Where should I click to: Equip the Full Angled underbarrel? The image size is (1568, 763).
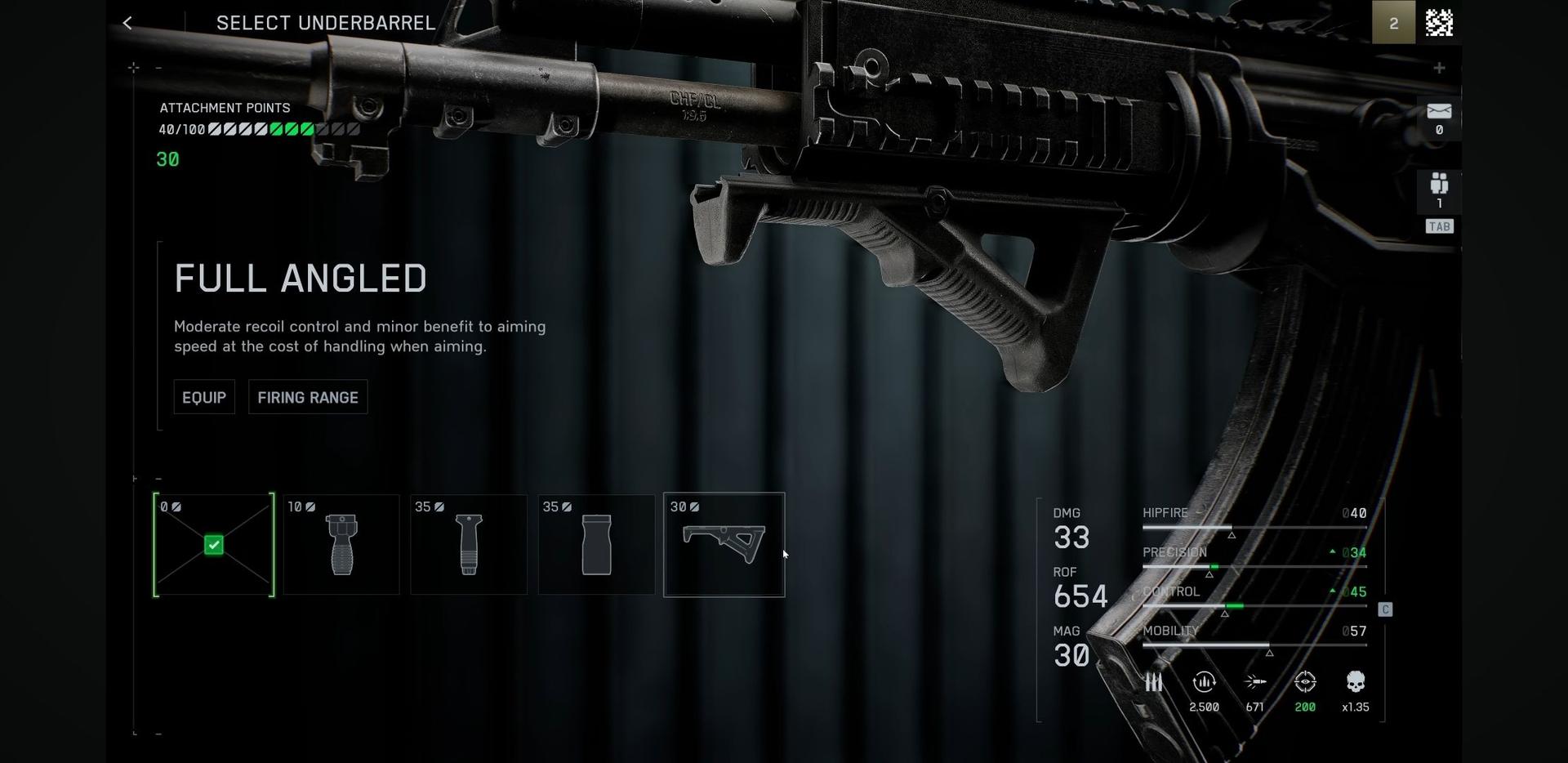[204, 397]
